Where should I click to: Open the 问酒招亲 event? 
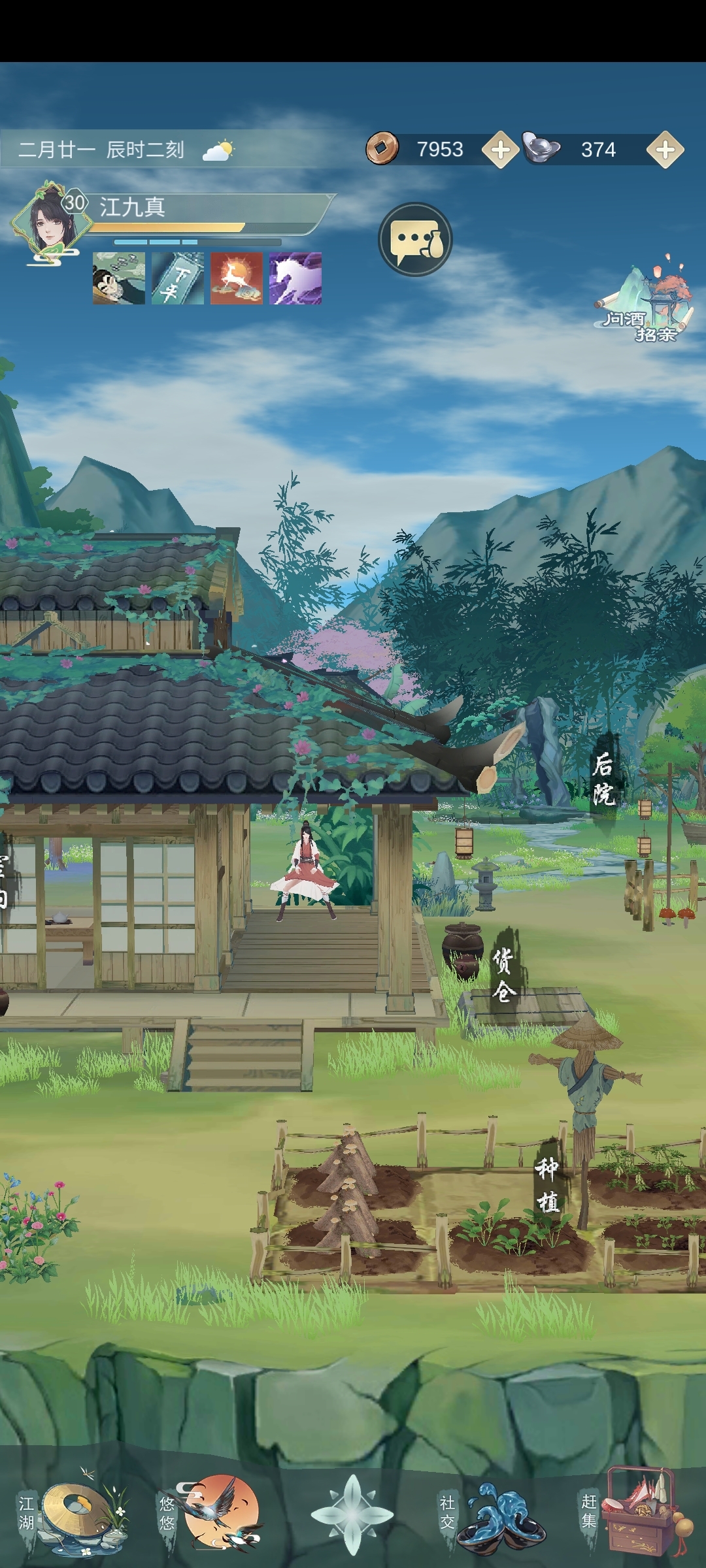[644, 301]
